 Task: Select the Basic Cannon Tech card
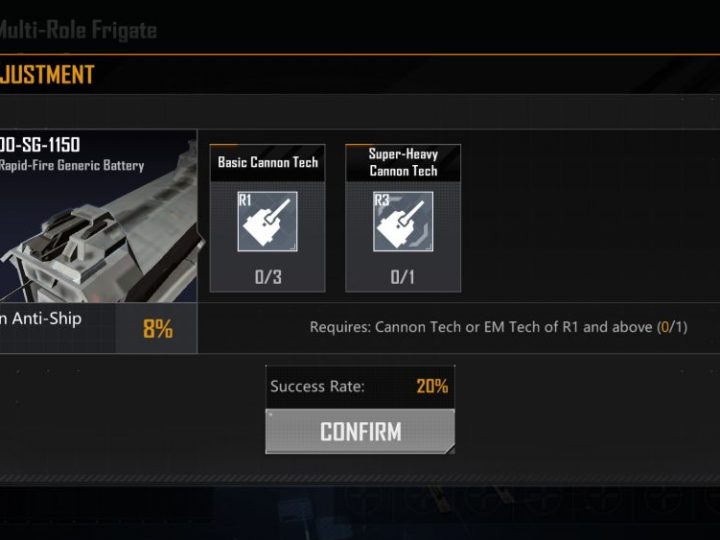point(267,219)
